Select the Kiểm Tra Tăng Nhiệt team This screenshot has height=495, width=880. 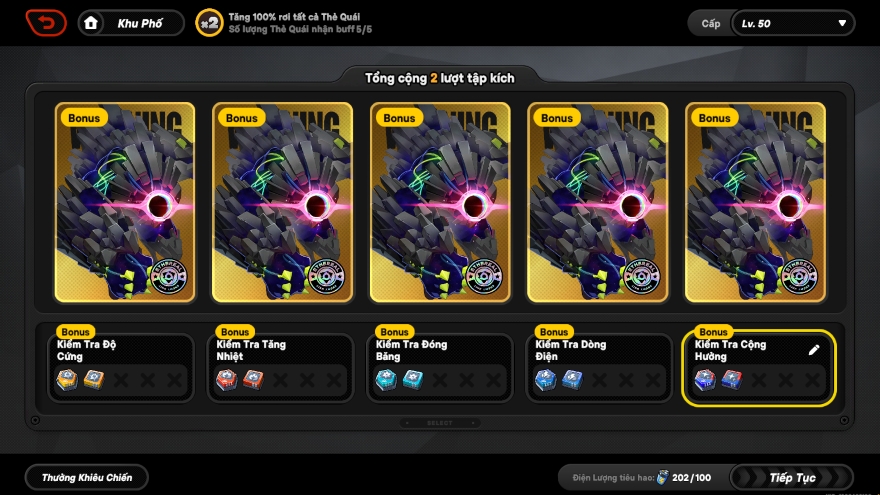click(280, 368)
